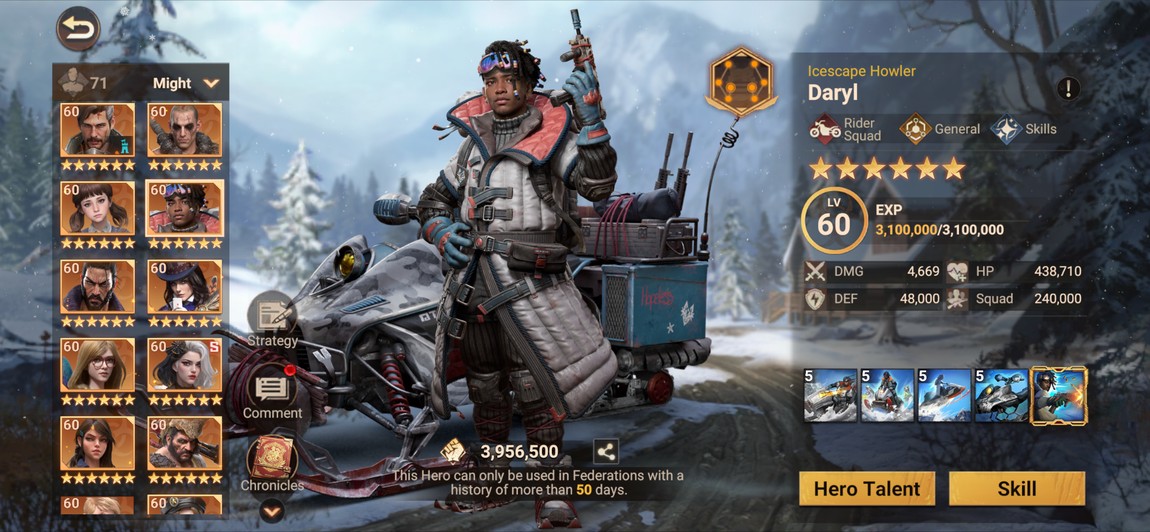View the Rider Squad type tag
Viewport: 1150px width, 532px height.
846,129
